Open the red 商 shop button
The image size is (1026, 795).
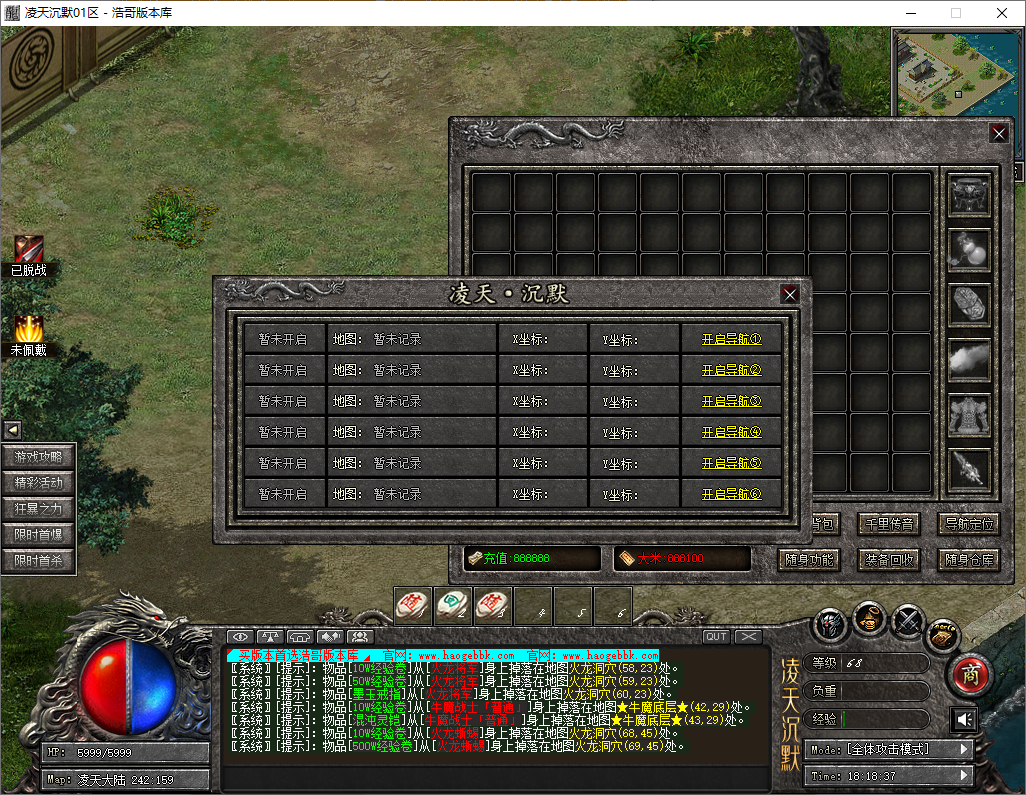968,675
